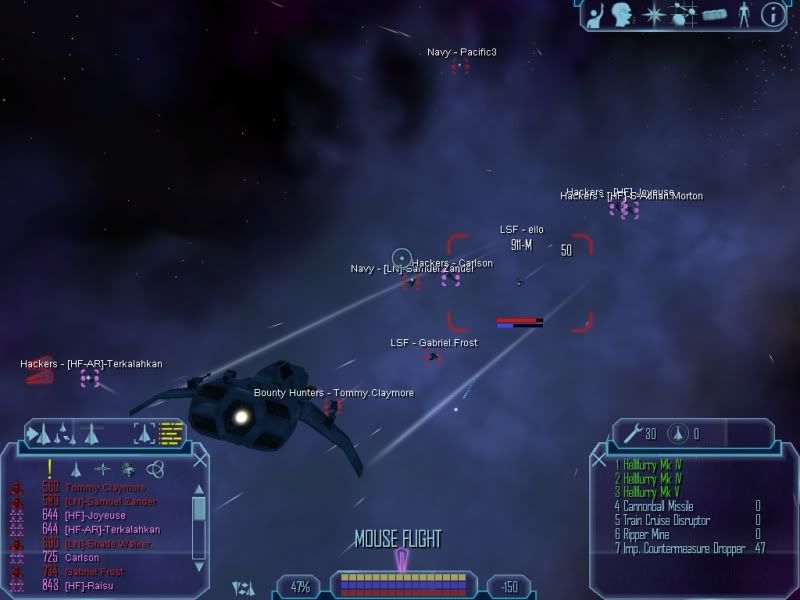Click the standing figure status icon
Screen dimensions: 800x600
pyautogui.click(x=742, y=14)
